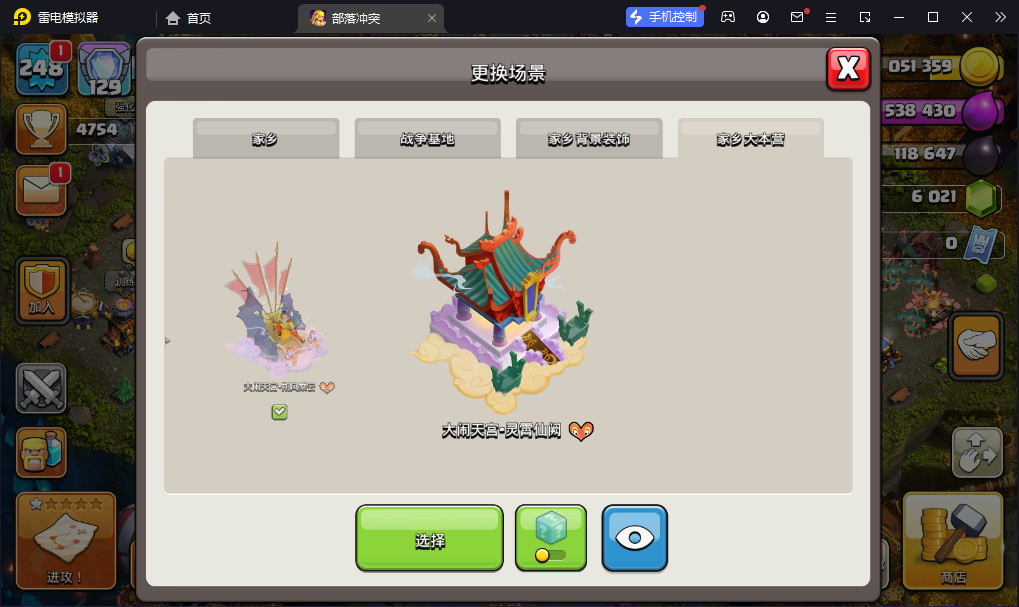Switch to the emulator 首页 tab
The image size is (1019, 607).
coord(188,17)
